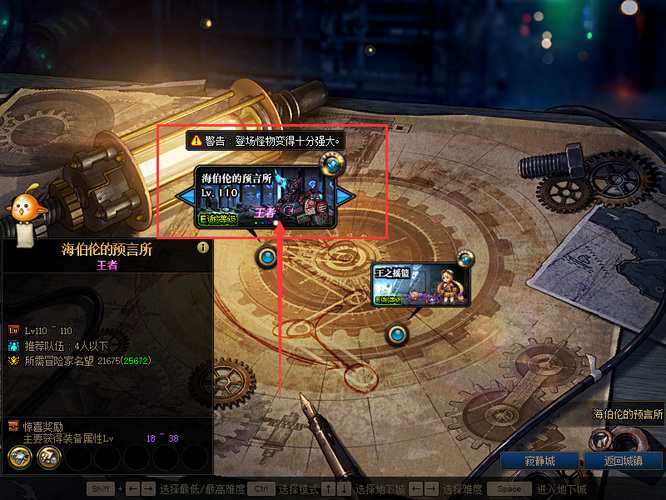
Task: Click the map node below 海伯伦的预言所
Action: coord(267,257)
